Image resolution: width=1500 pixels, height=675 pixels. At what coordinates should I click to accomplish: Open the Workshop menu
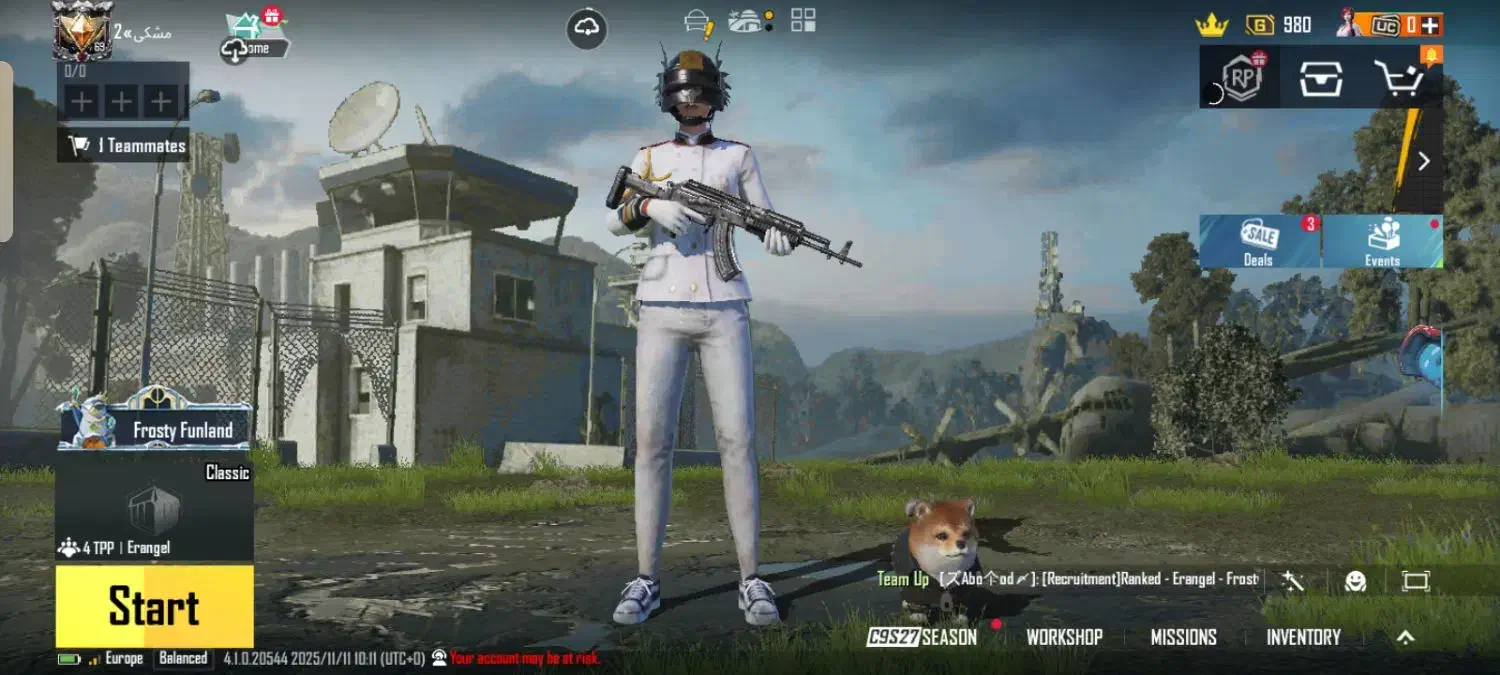[x=1064, y=637]
